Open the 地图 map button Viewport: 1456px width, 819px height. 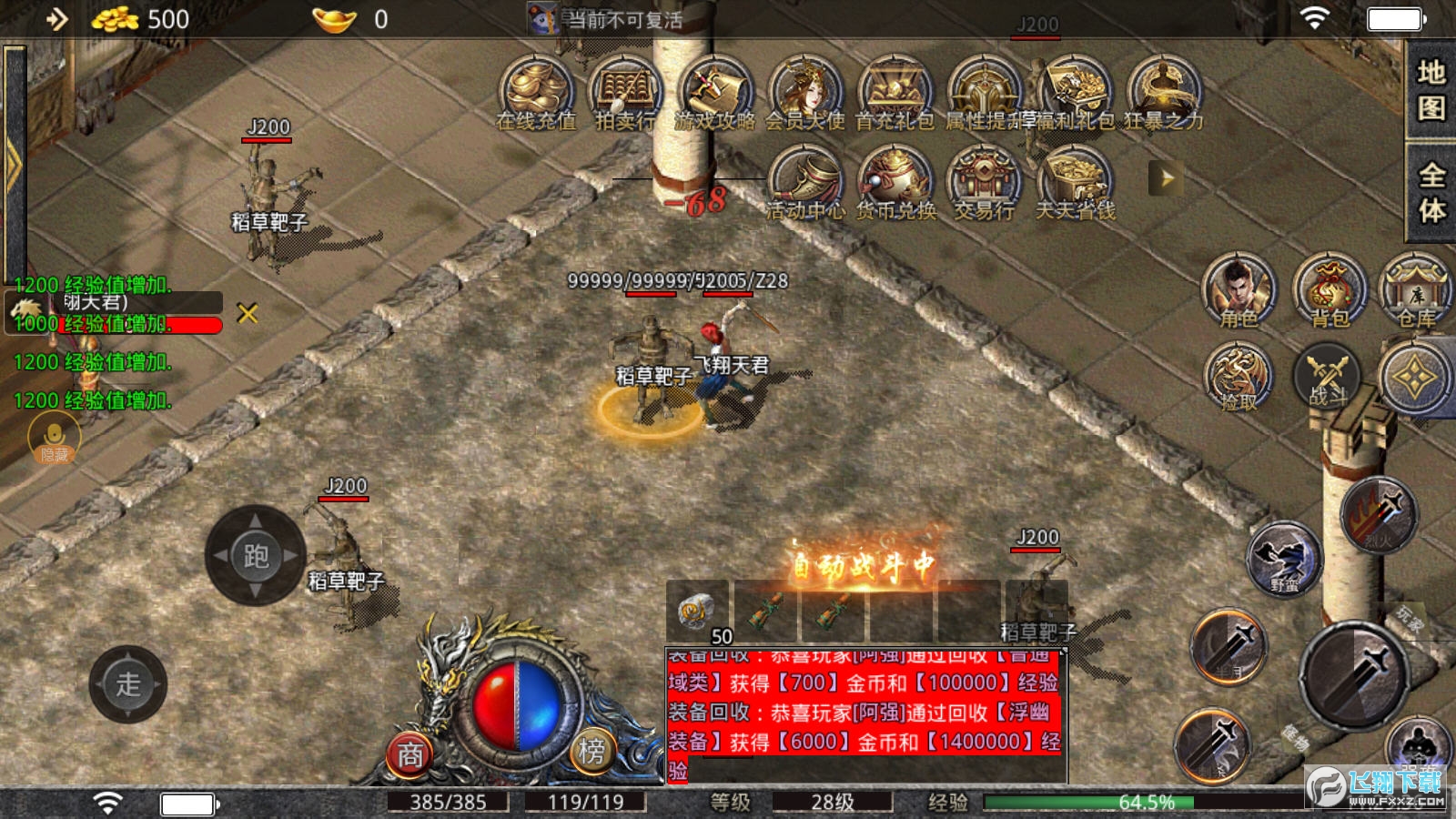click(1431, 90)
